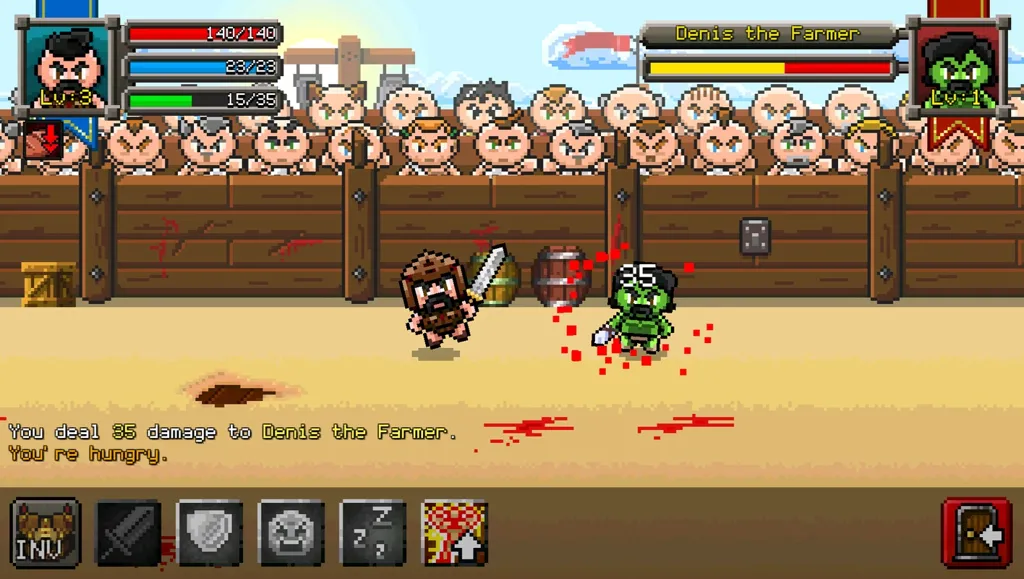This screenshot has height=579, width=1024.
Task: Click the player portrait showing Lv 3
Action: [x=67, y=68]
